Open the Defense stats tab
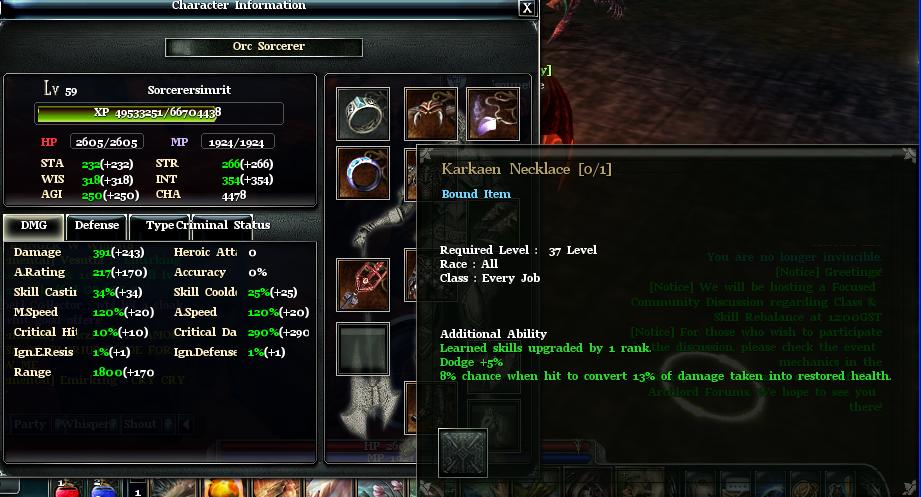This screenshot has width=921, height=497. pos(97,226)
